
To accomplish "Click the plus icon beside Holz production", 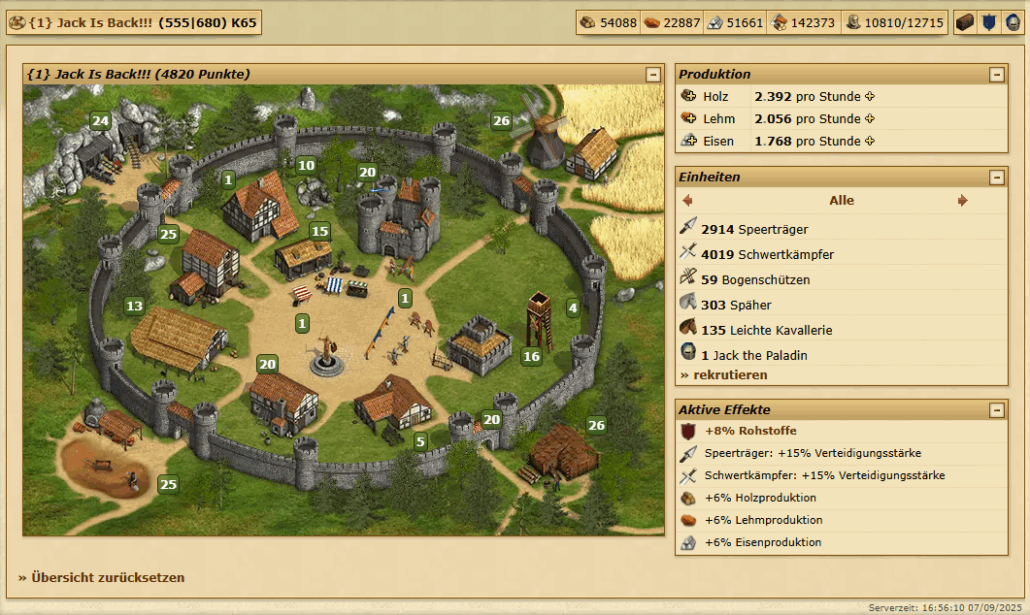I will pyautogui.click(x=870, y=97).
